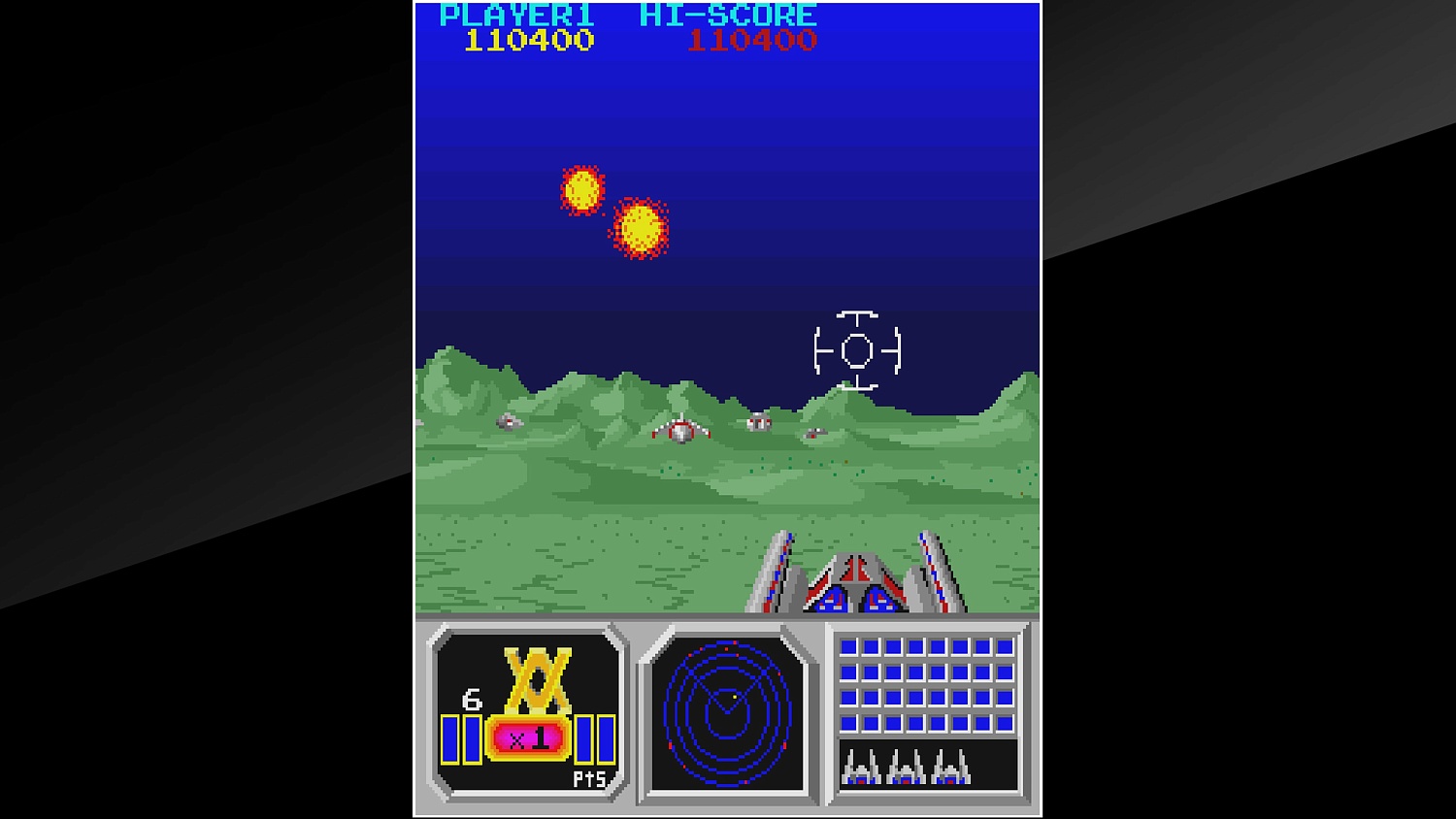Click the red 110400 high score value
The width and height of the screenshot is (1456, 819).
click(747, 40)
